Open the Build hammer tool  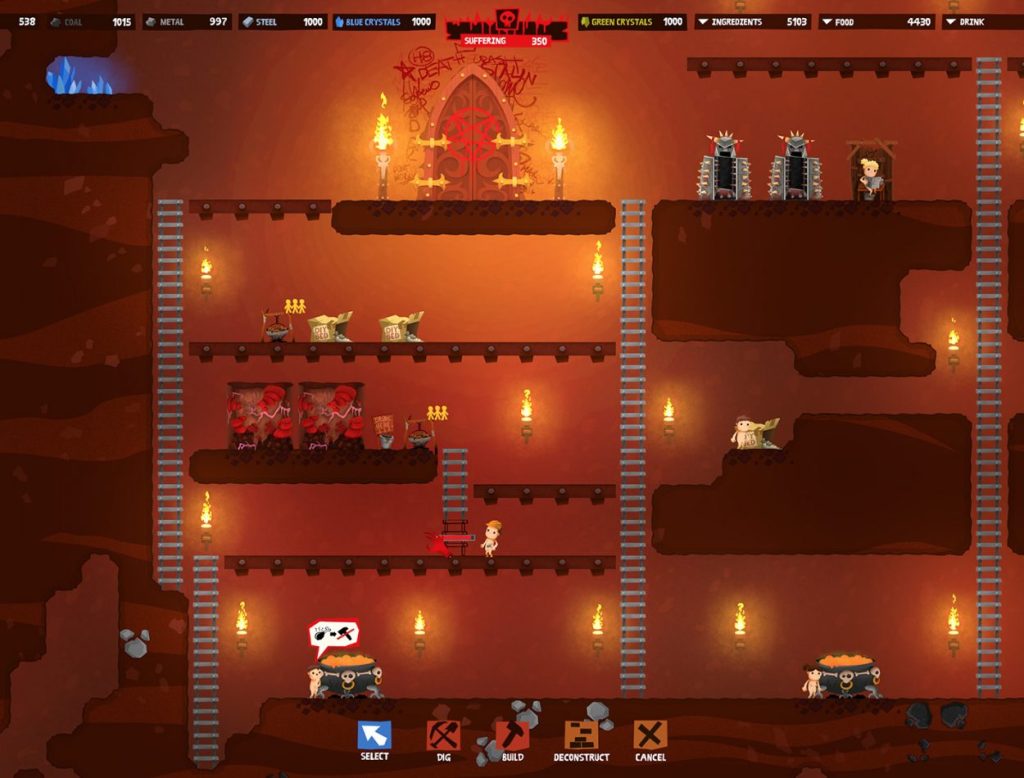[511, 735]
